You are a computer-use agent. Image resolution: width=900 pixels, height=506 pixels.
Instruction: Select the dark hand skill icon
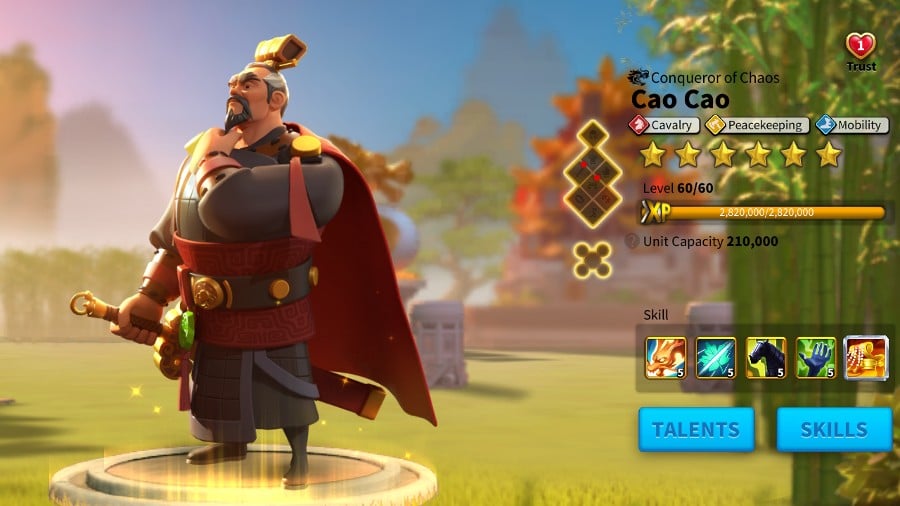(x=815, y=358)
